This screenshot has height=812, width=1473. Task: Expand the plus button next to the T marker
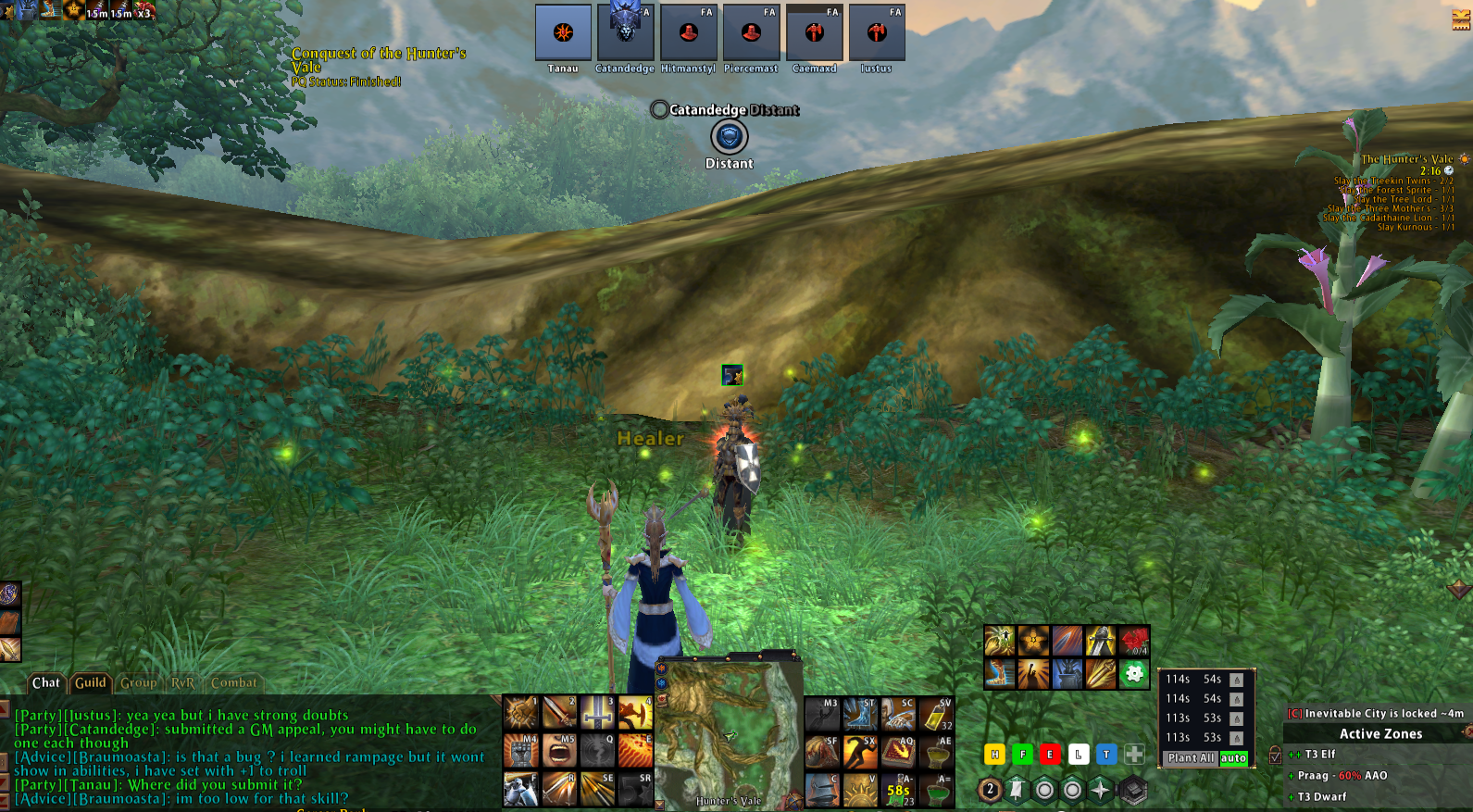pyautogui.click(x=1134, y=755)
